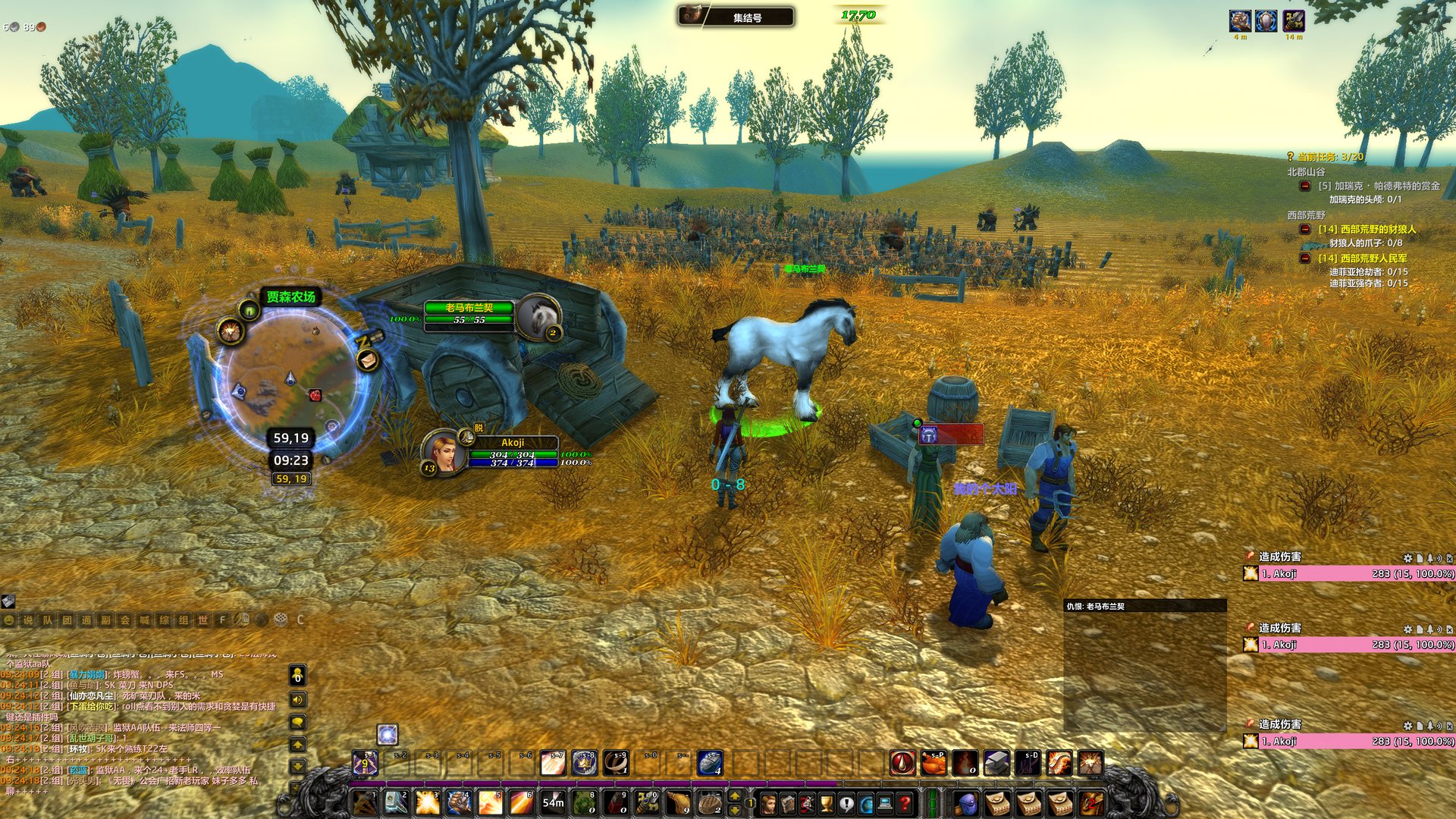Open the blue backpack bag slot
This screenshot has height=819, width=1456.
pyautogui.click(x=965, y=802)
